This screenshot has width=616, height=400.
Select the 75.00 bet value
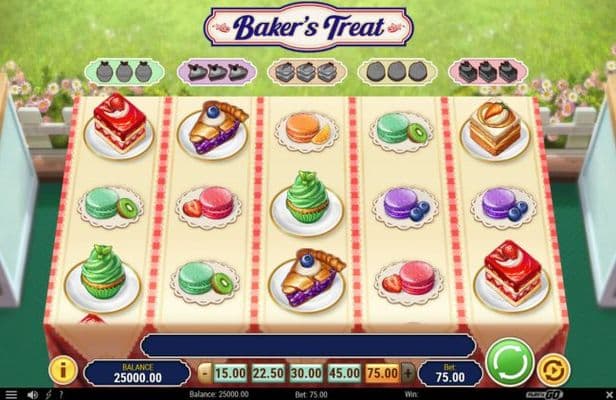click(x=382, y=373)
